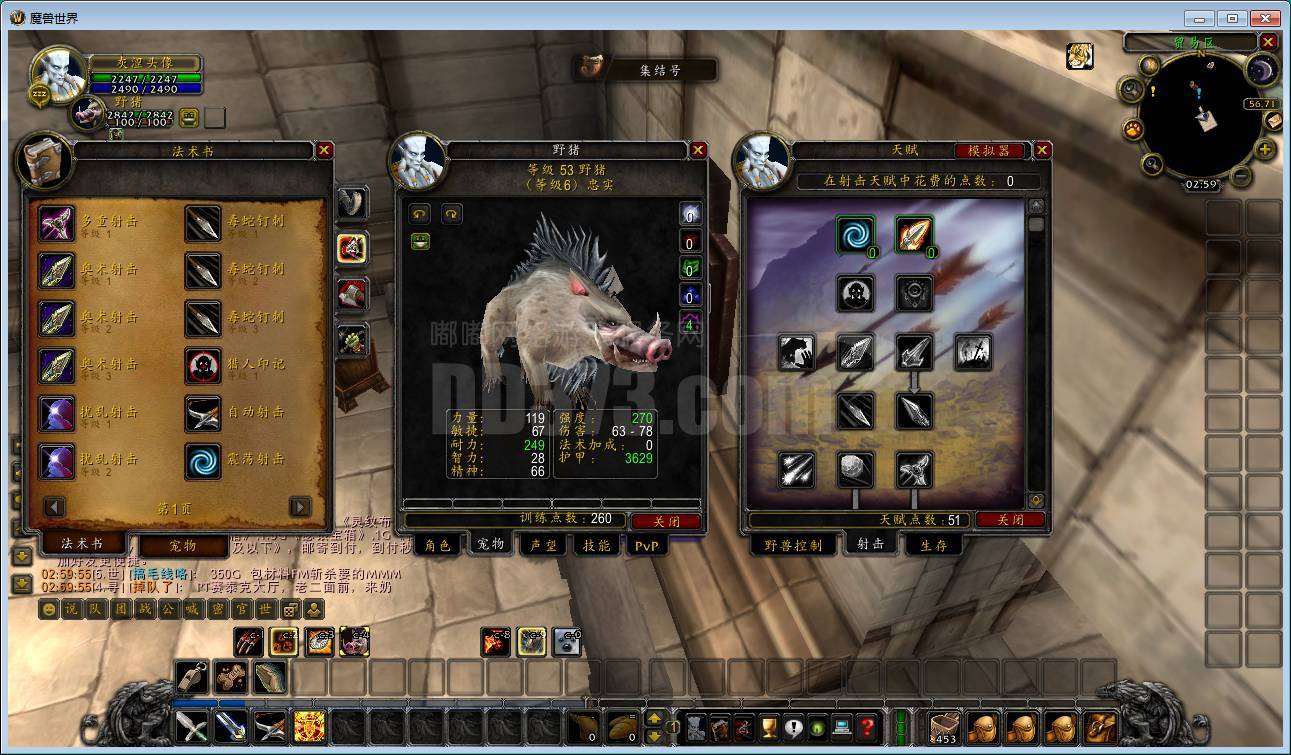Viewport: 1291px width, 755px height.
Task: Go to the next spellbook page
Action: pyautogui.click(x=300, y=507)
